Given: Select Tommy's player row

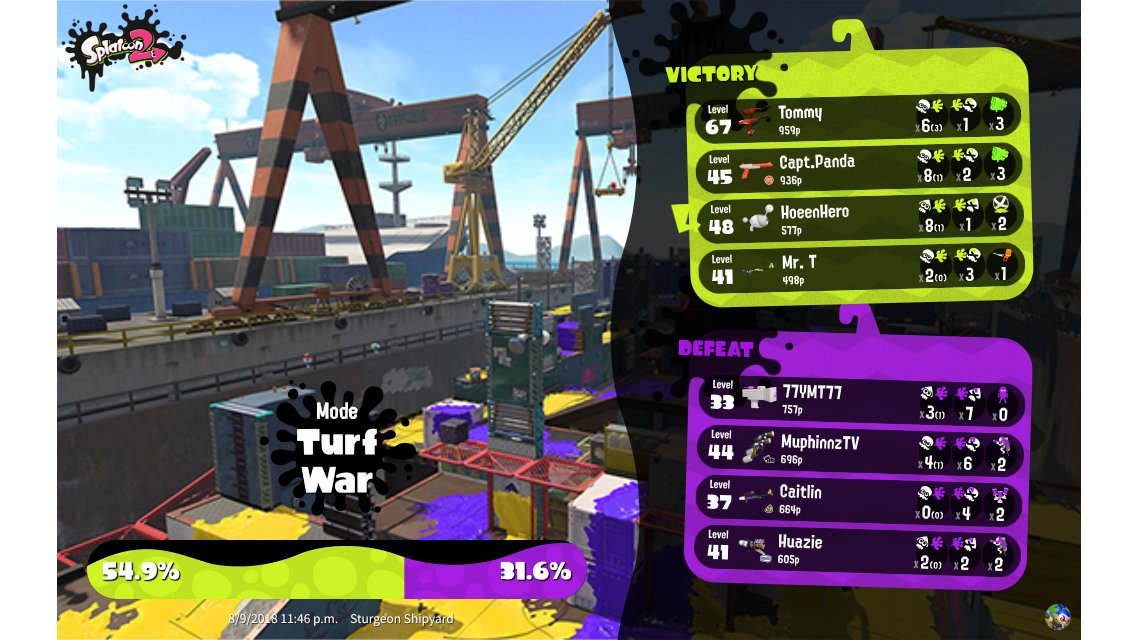Looking at the screenshot, I should pyautogui.click(x=859, y=116).
